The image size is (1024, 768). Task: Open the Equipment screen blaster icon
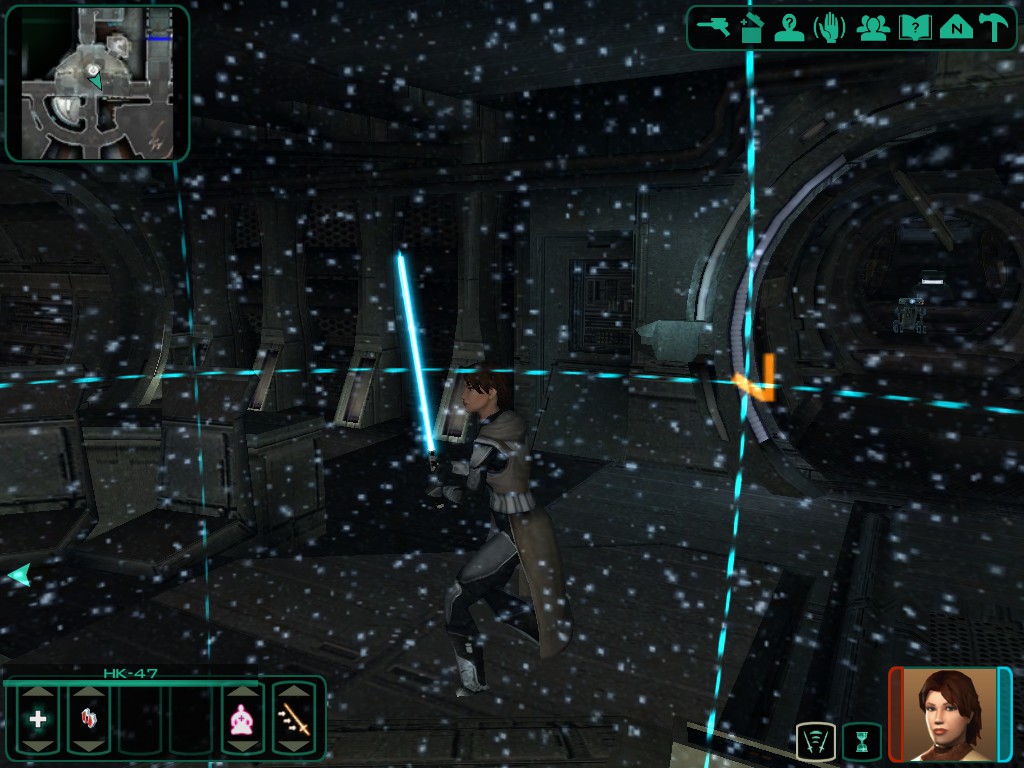[x=715, y=27]
